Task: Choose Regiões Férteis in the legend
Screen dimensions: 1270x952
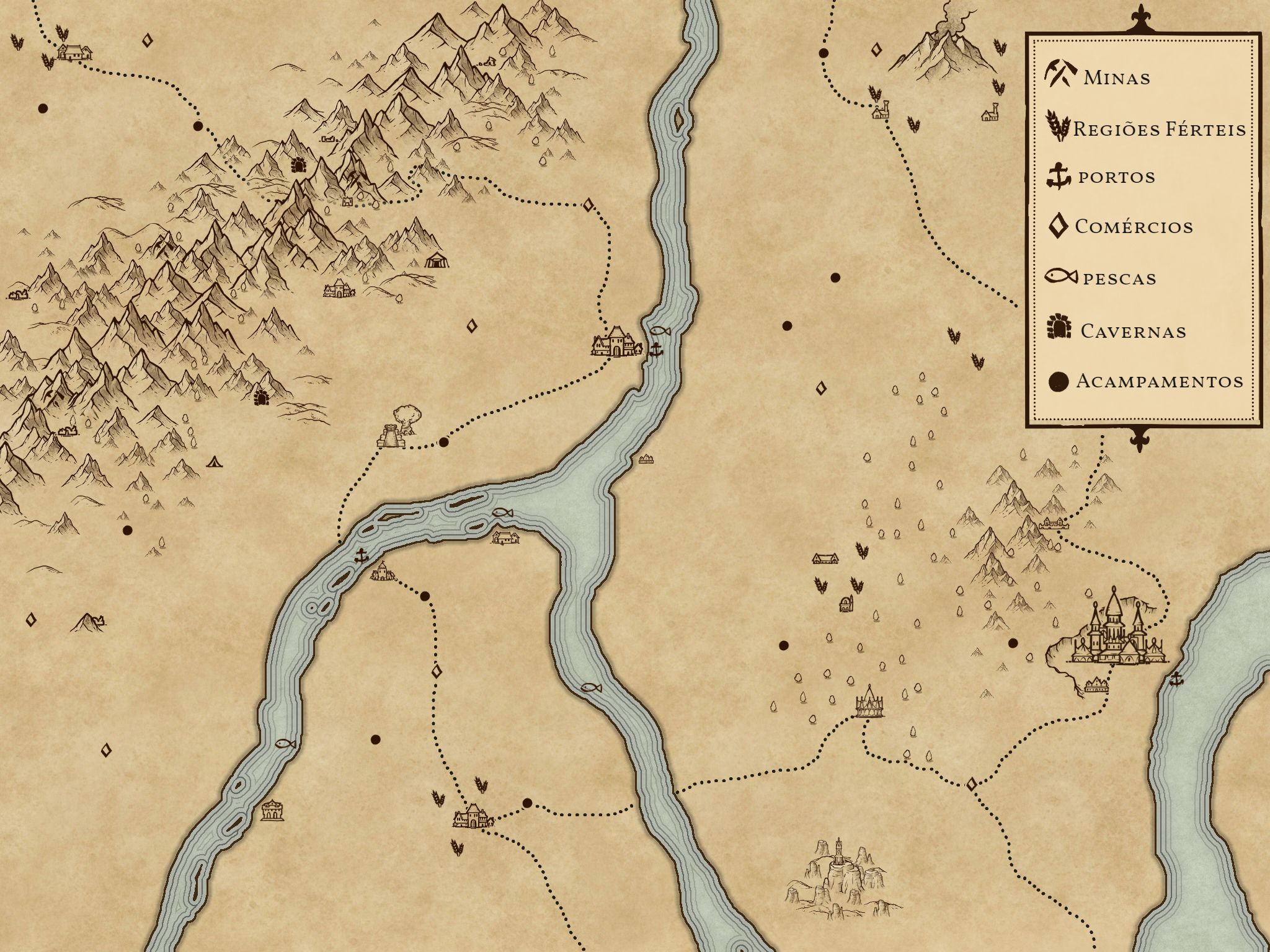Action: (x=1146, y=128)
